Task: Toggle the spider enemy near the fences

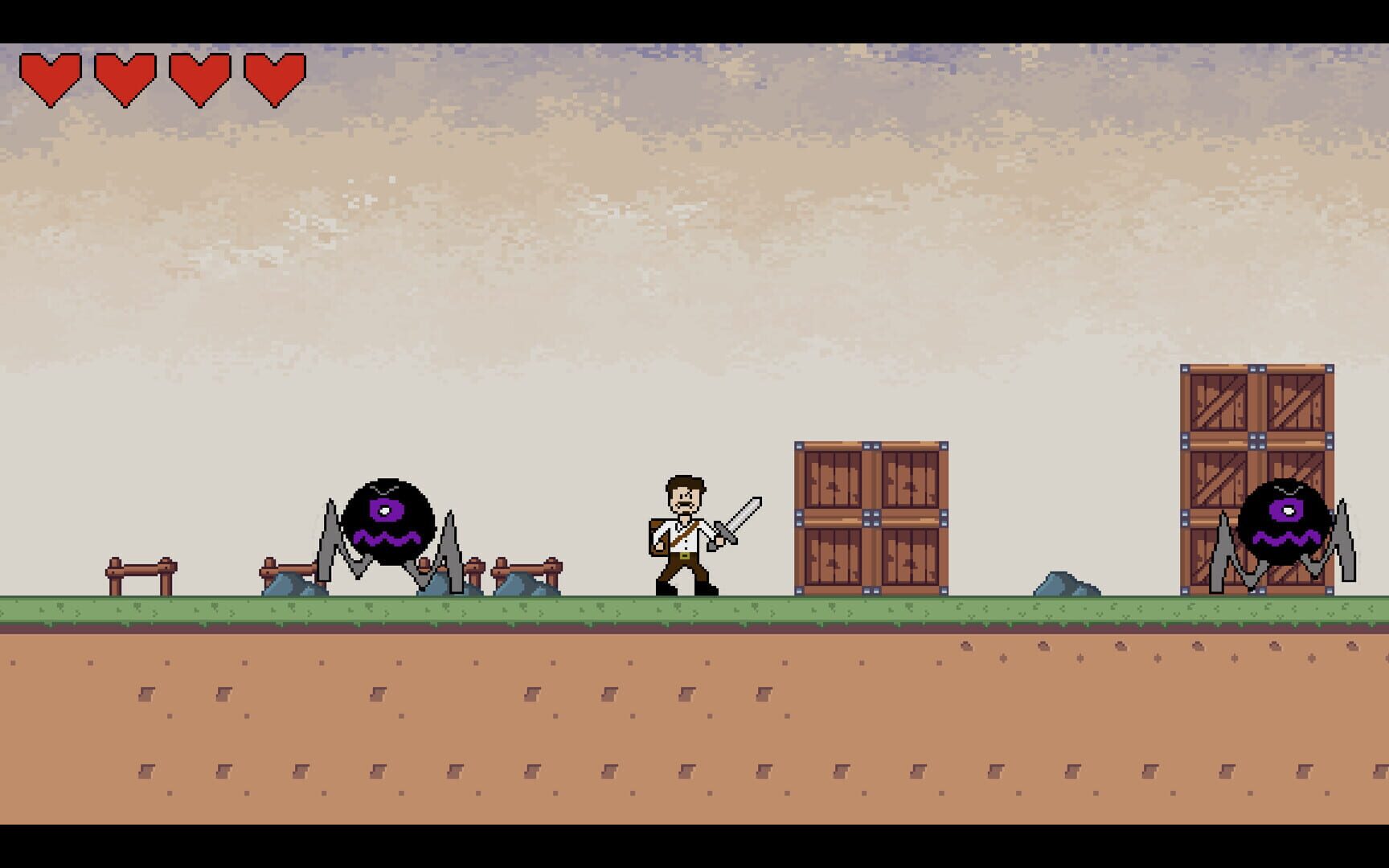Action: click(x=391, y=522)
